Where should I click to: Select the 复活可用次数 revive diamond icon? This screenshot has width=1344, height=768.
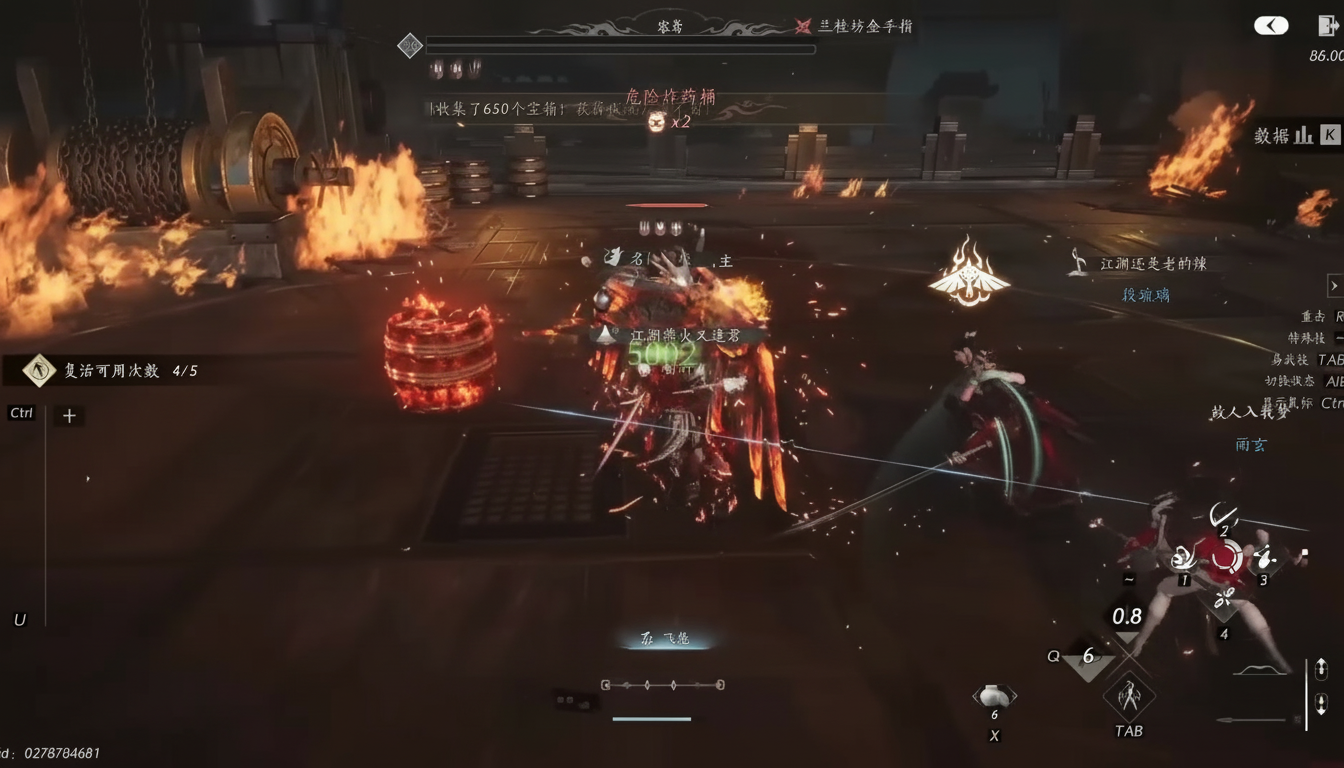tap(39, 371)
